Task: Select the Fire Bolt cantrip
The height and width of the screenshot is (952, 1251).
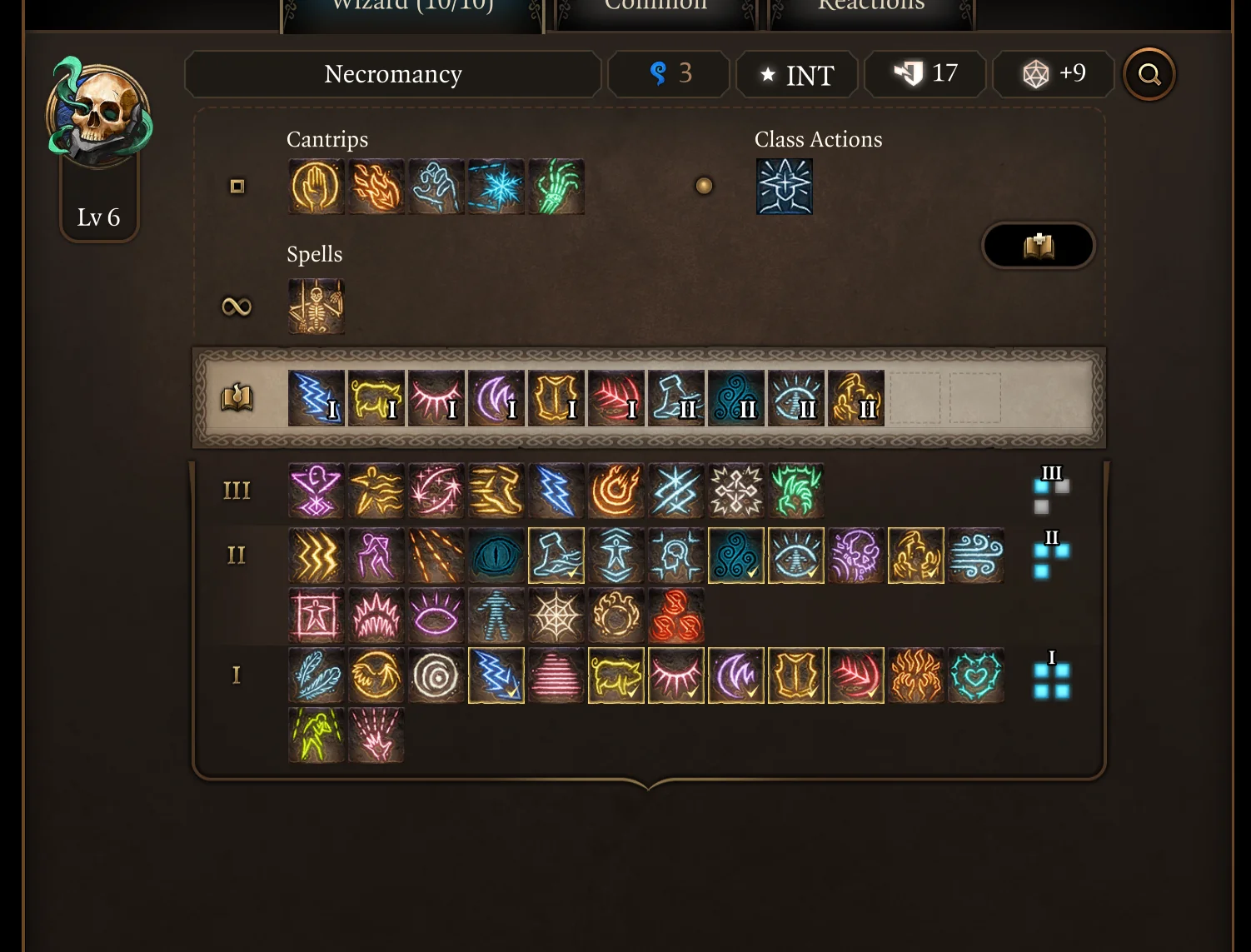Action: tap(376, 187)
